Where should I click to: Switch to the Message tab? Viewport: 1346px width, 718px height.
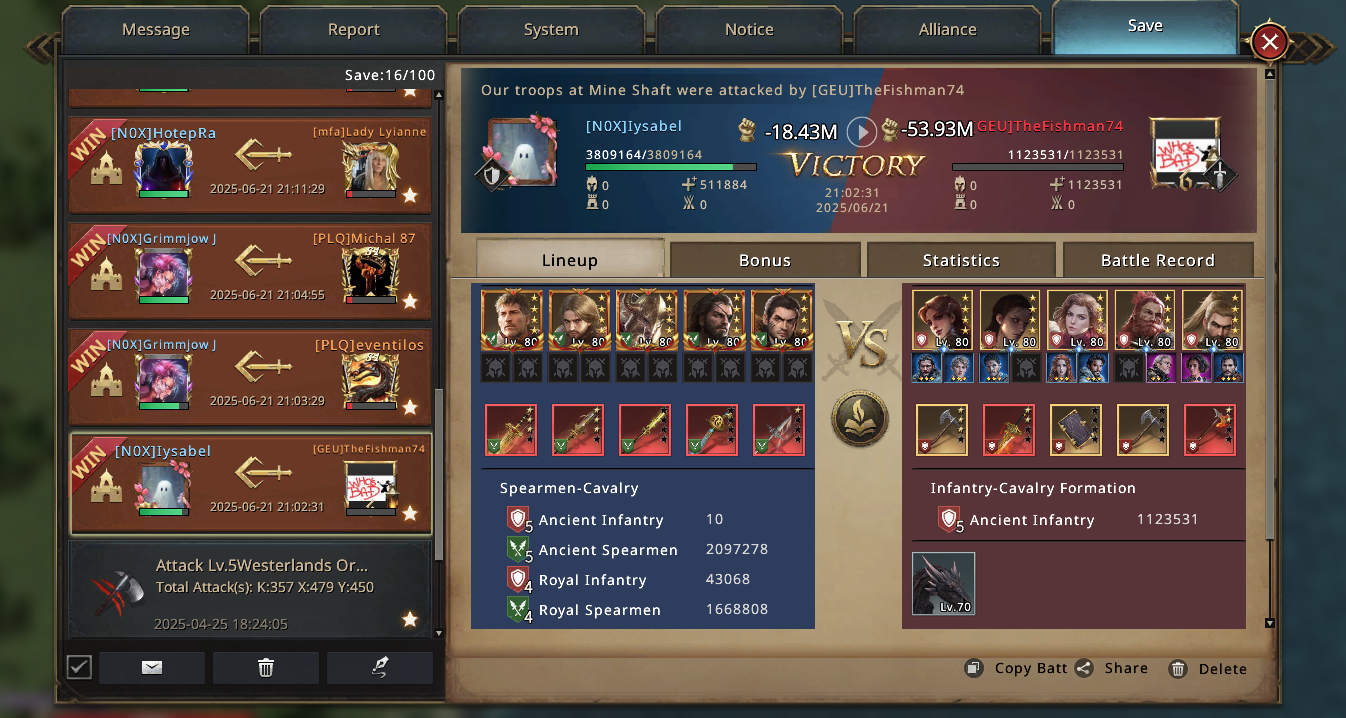click(155, 30)
